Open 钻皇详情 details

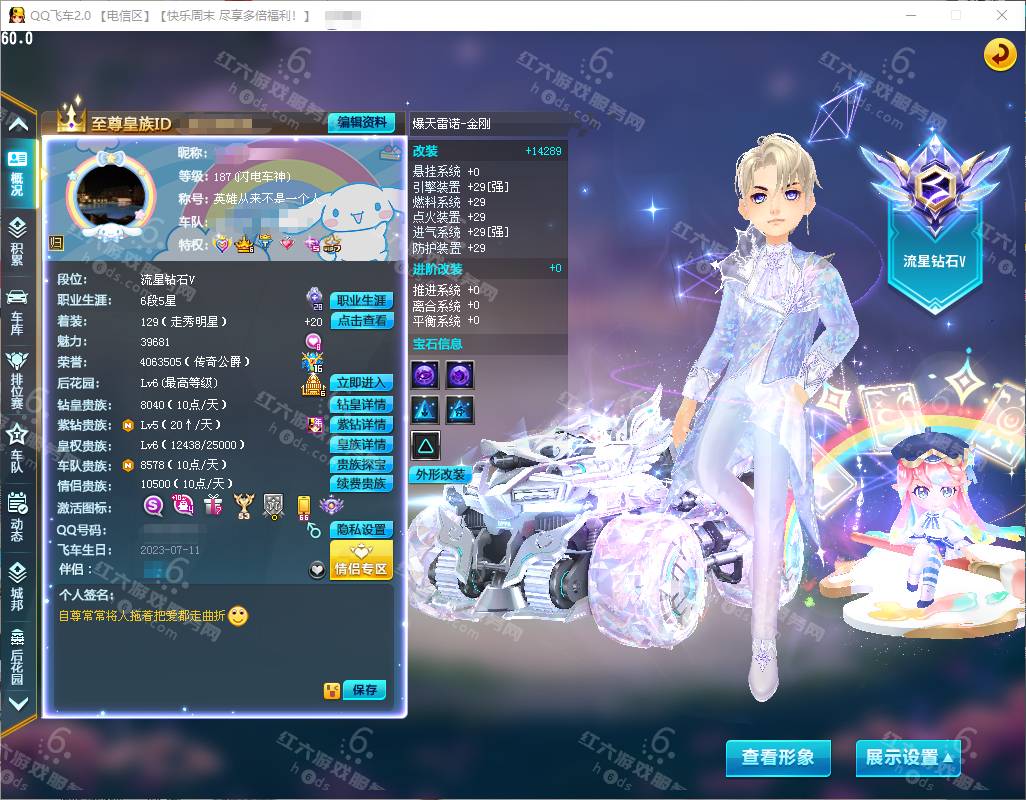pos(361,404)
